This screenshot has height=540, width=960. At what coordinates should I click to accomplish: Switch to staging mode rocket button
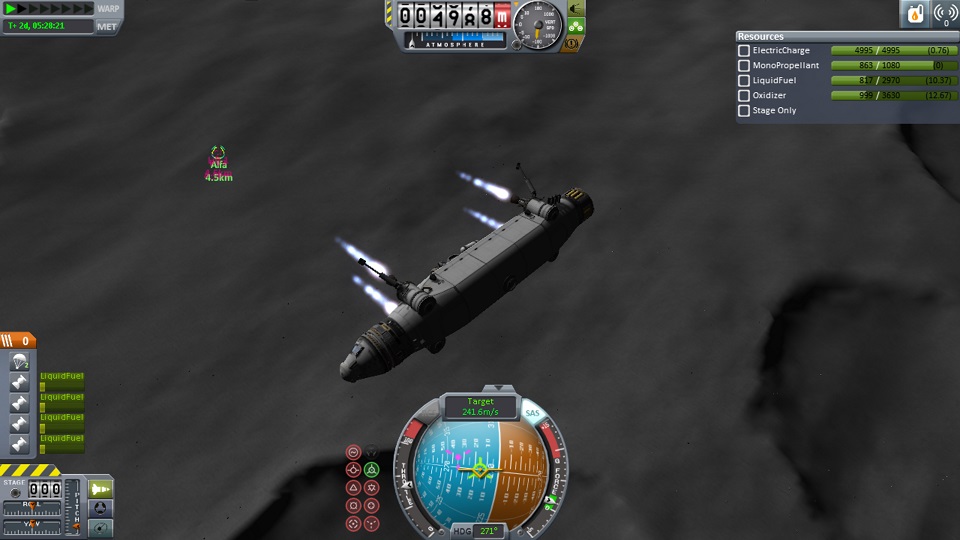click(x=101, y=488)
